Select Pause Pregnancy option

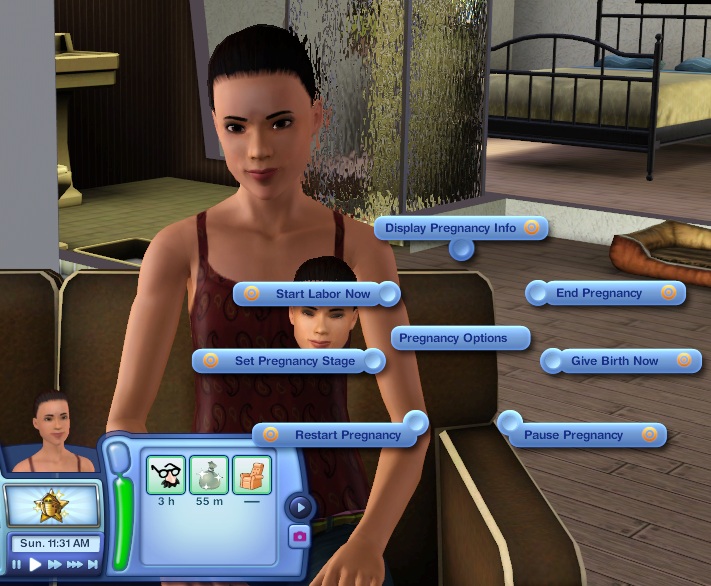(573, 435)
